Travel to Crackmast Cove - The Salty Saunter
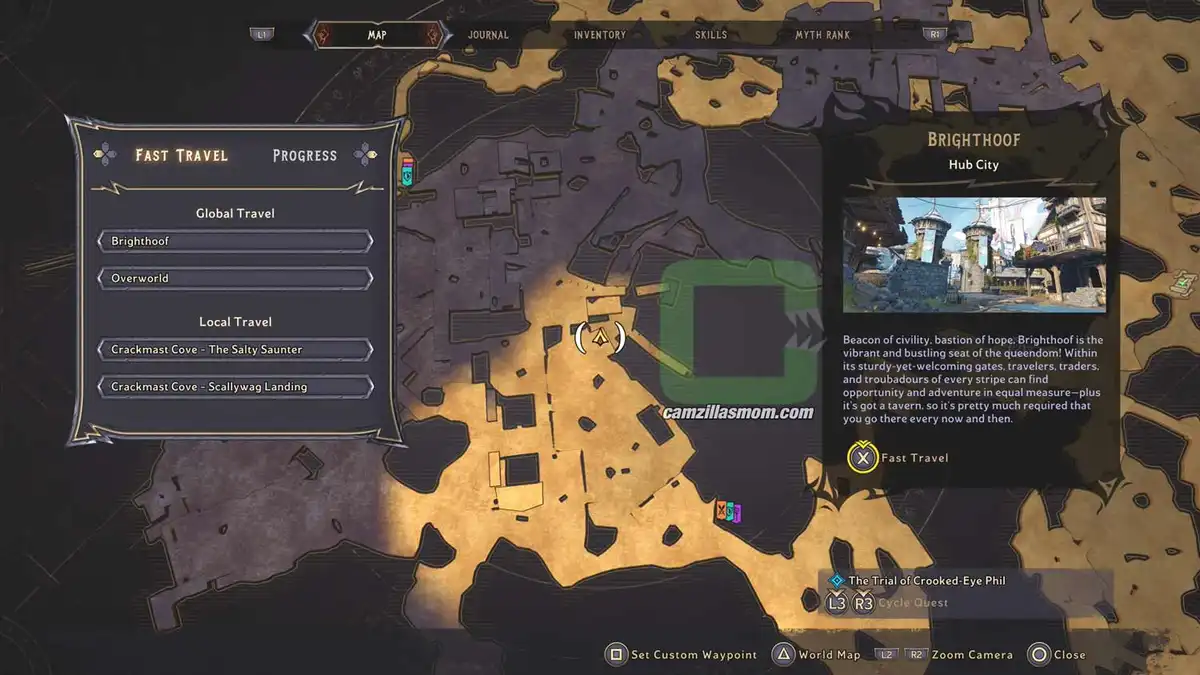1200x675 pixels. click(x=236, y=350)
